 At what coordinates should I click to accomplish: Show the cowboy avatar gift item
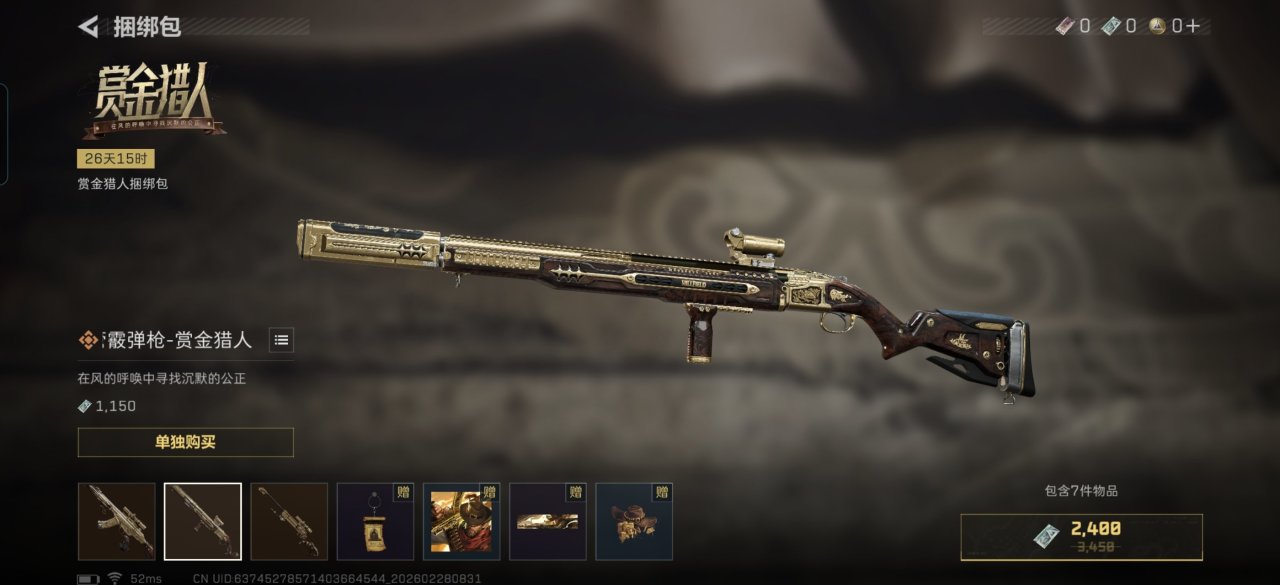tap(461, 521)
